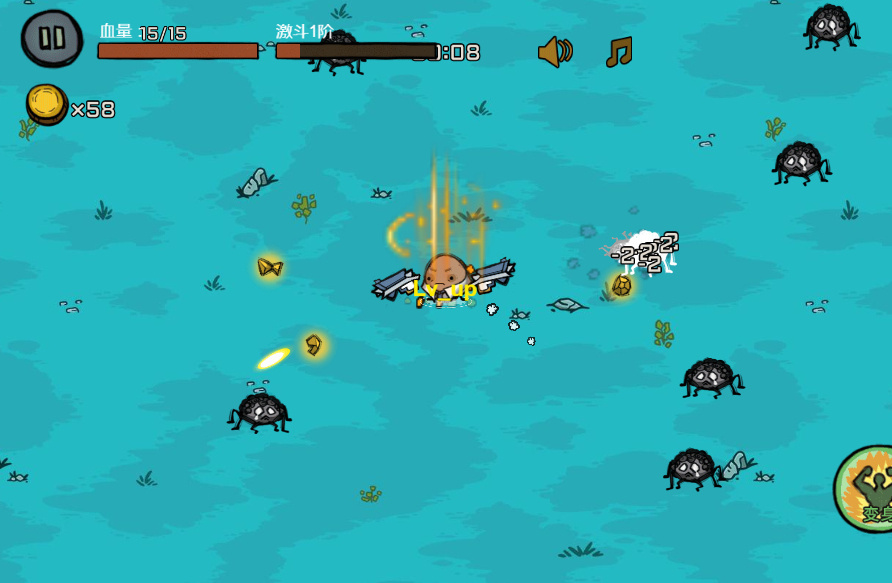Activate the green muscle transform ability
Viewport: 892px width, 583px height.
tap(868, 490)
